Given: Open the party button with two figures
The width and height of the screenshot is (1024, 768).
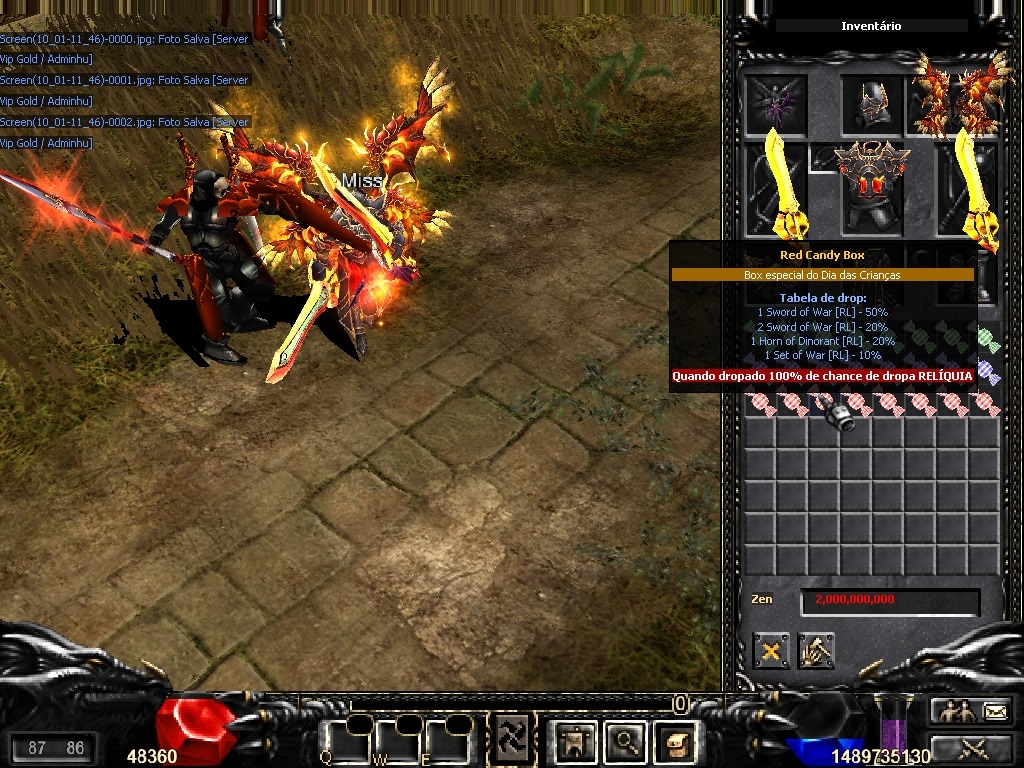Looking at the screenshot, I should tap(952, 711).
